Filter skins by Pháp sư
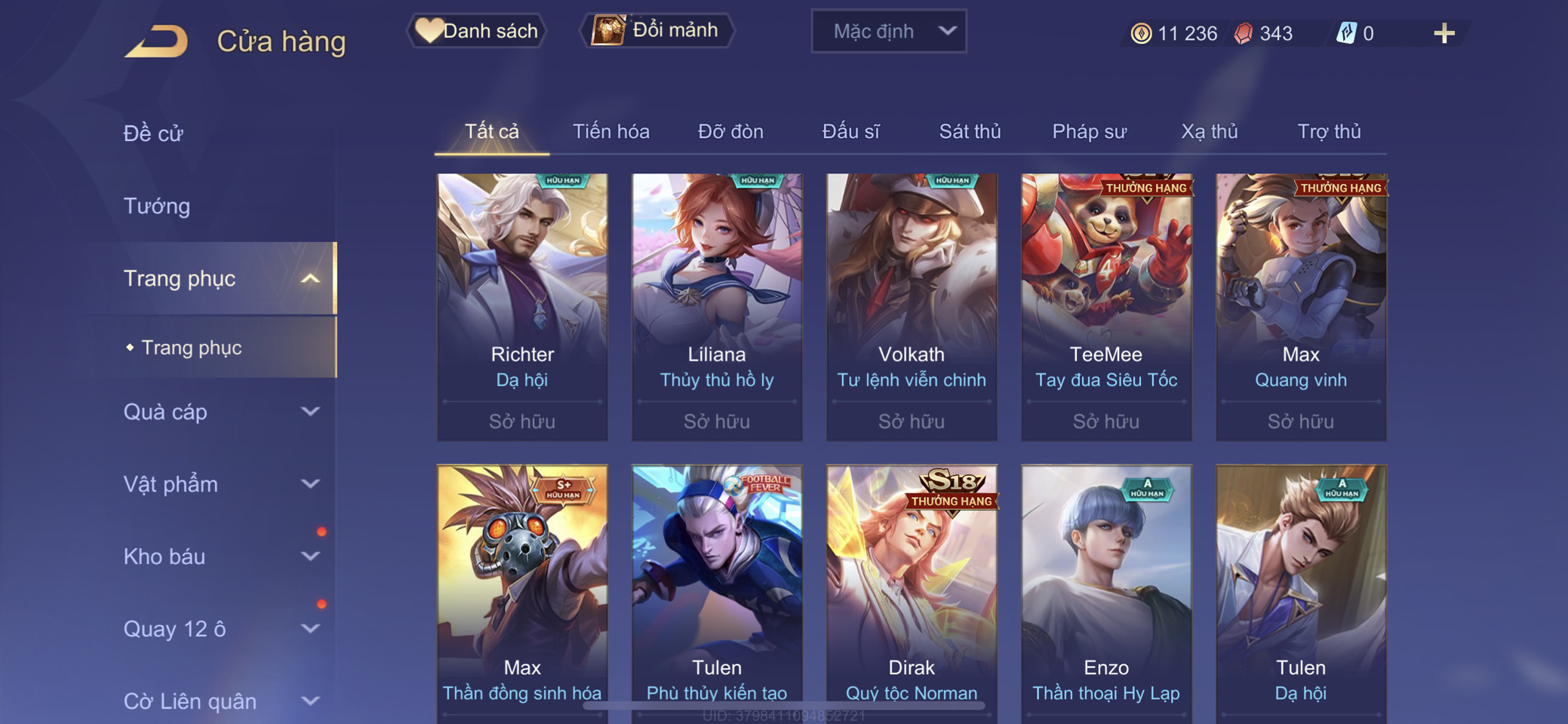The width and height of the screenshot is (1568, 724). pyautogui.click(x=1089, y=132)
